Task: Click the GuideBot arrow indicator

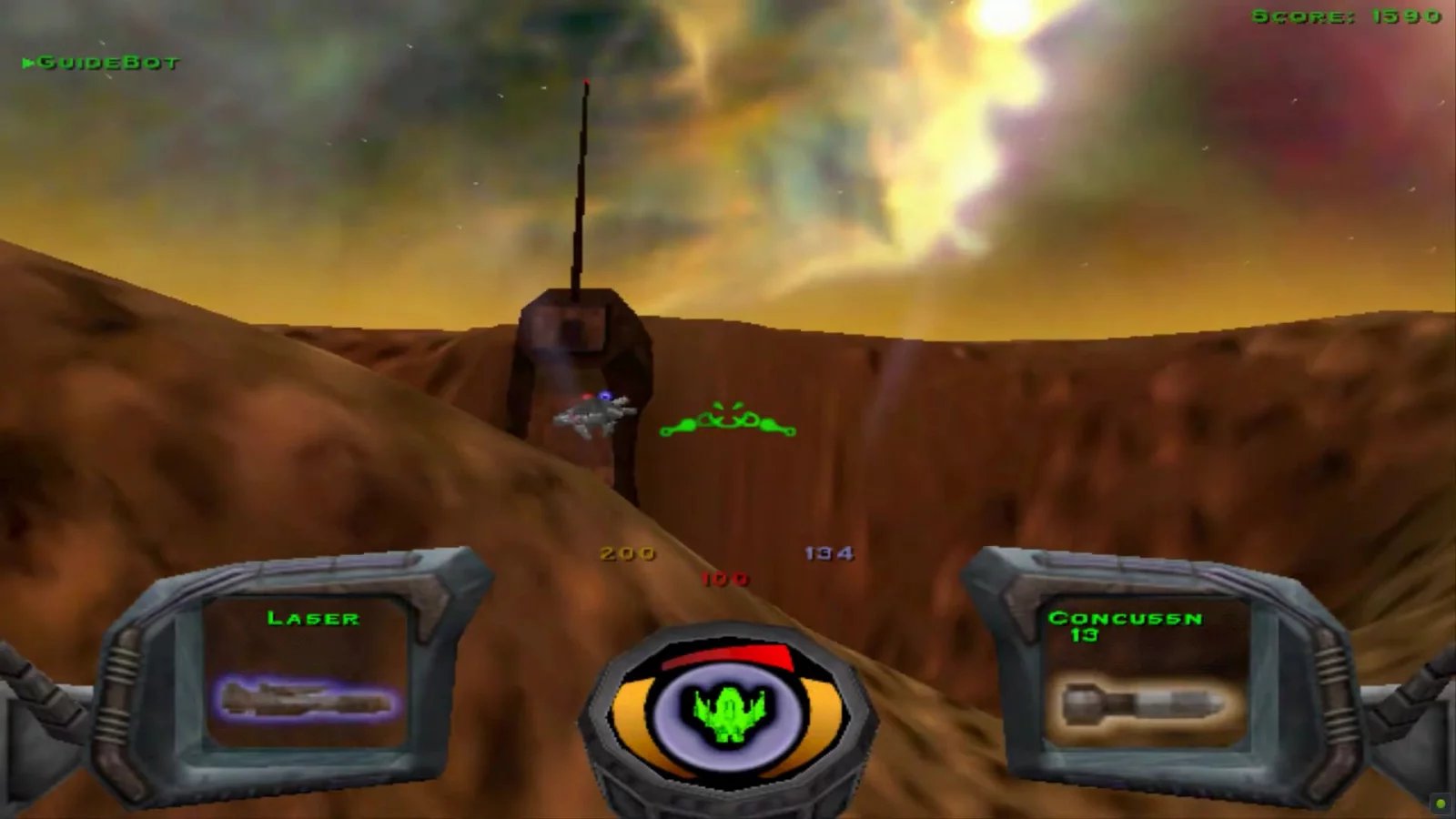Action: click(x=29, y=62)
